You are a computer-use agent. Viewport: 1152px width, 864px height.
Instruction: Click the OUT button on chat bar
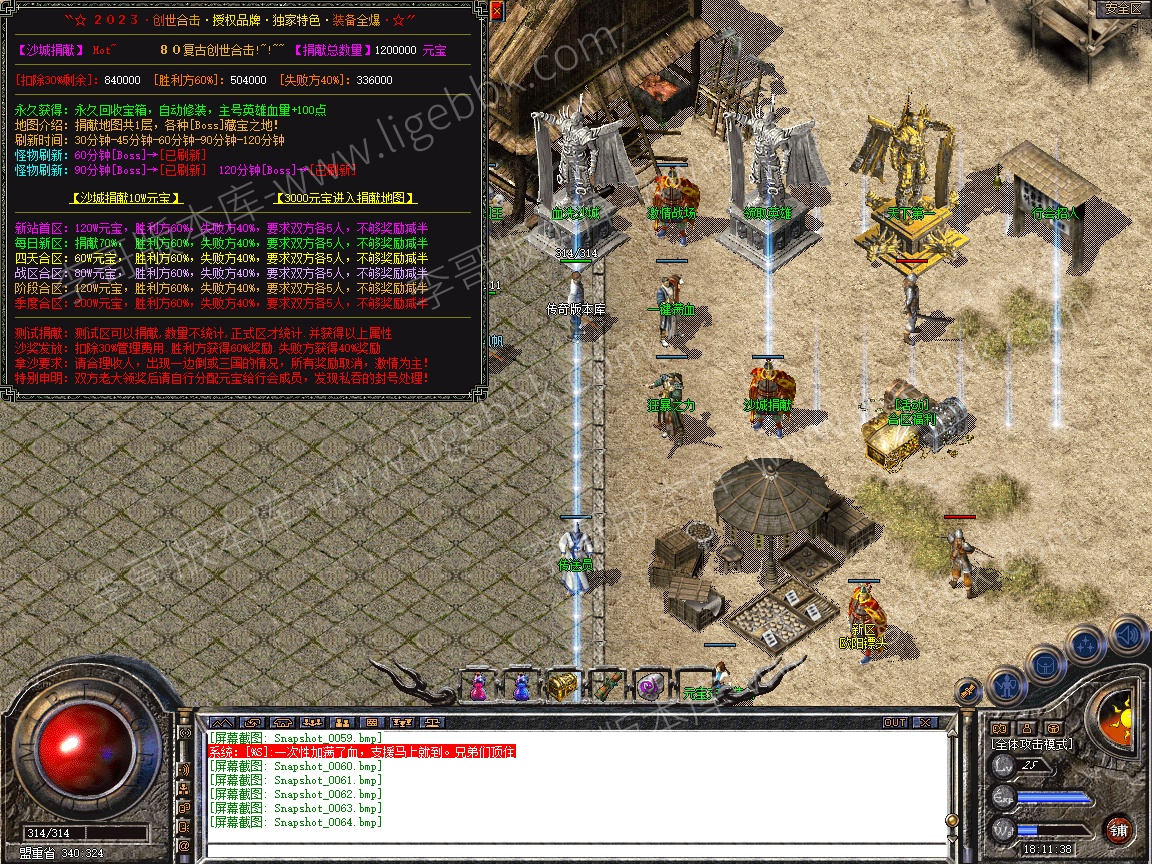pos(894,722)
